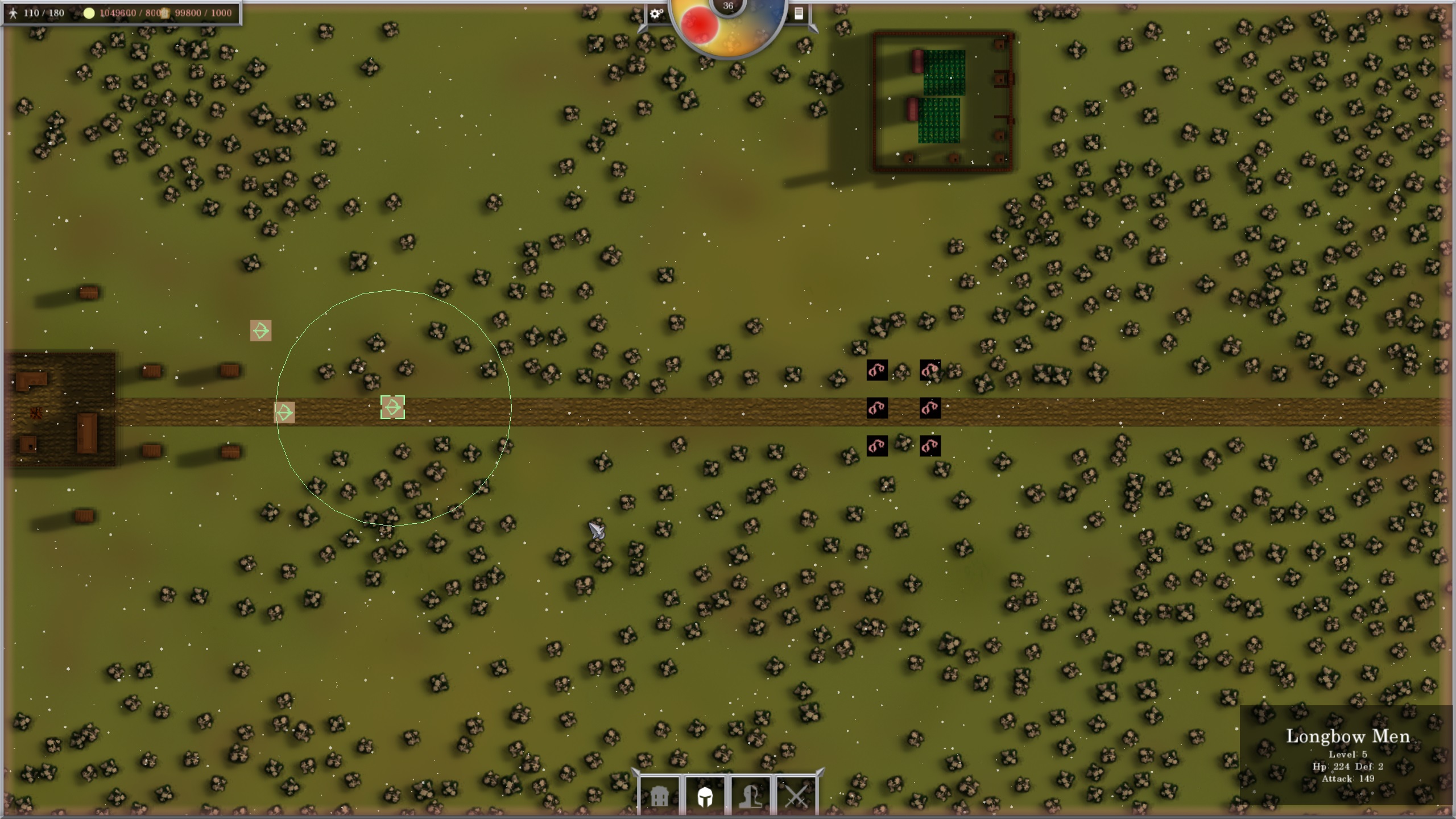Screen dimensions: 1456x819
Task: Open the crossed swords combat tab
Action: click(x=796, y=796)
